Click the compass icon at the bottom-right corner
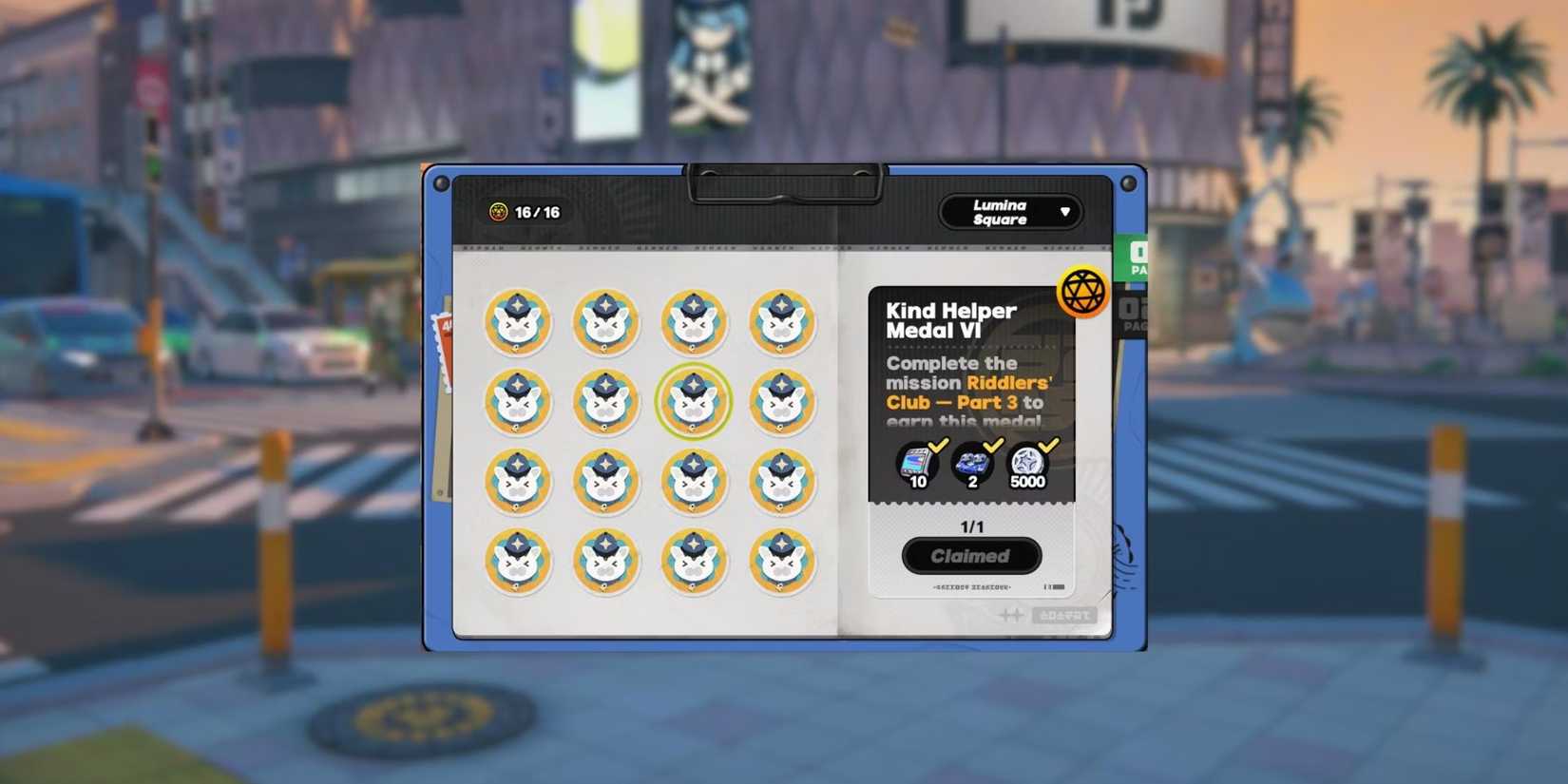 pos(1009,615)
